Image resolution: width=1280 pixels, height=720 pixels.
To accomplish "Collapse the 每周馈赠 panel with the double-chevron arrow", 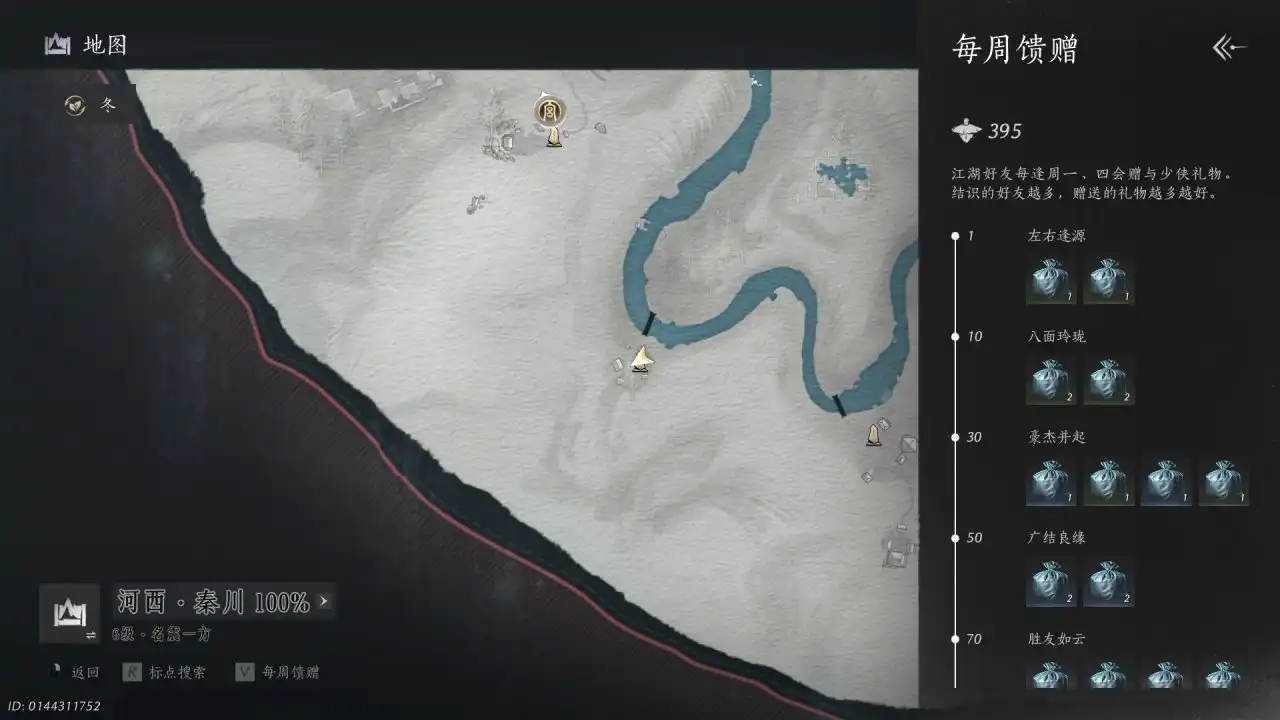I will 1226,47.
